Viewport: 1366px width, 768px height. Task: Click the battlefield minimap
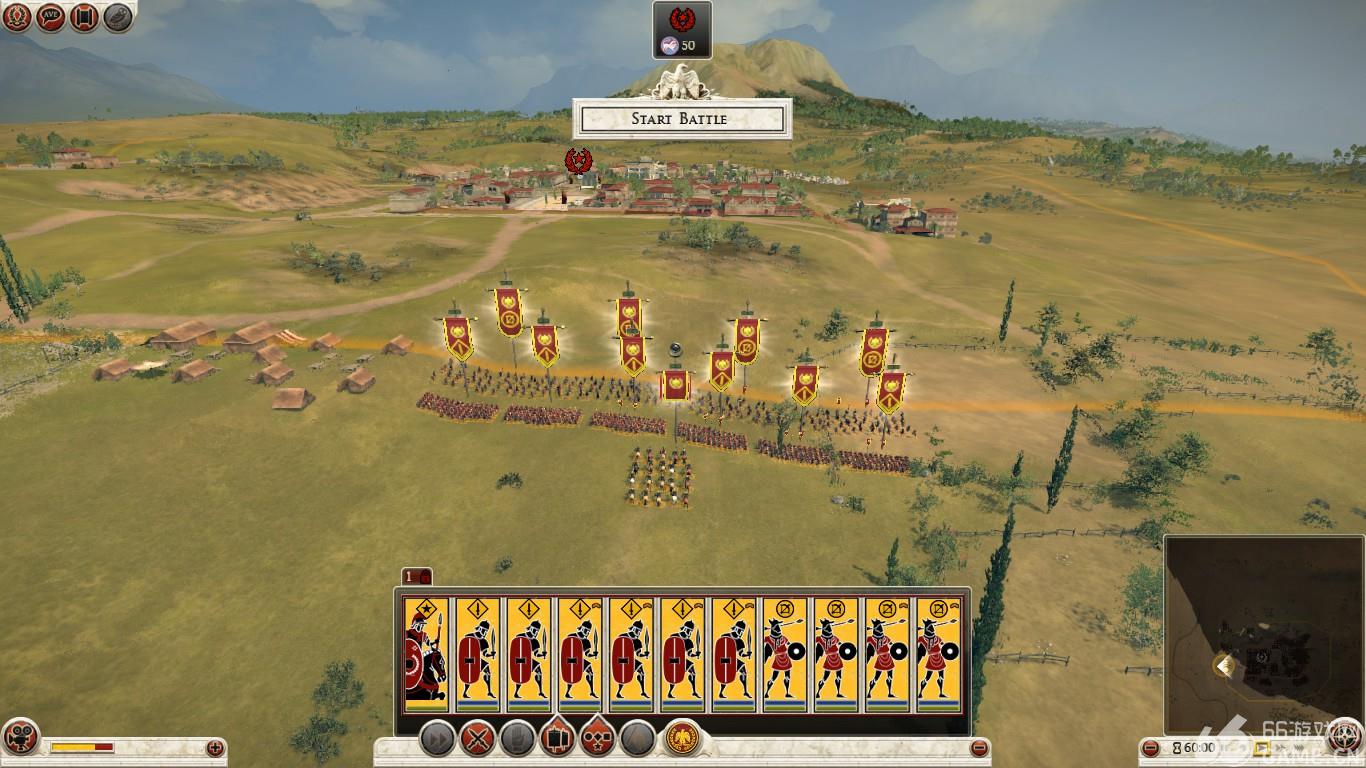pos(1263,635)
